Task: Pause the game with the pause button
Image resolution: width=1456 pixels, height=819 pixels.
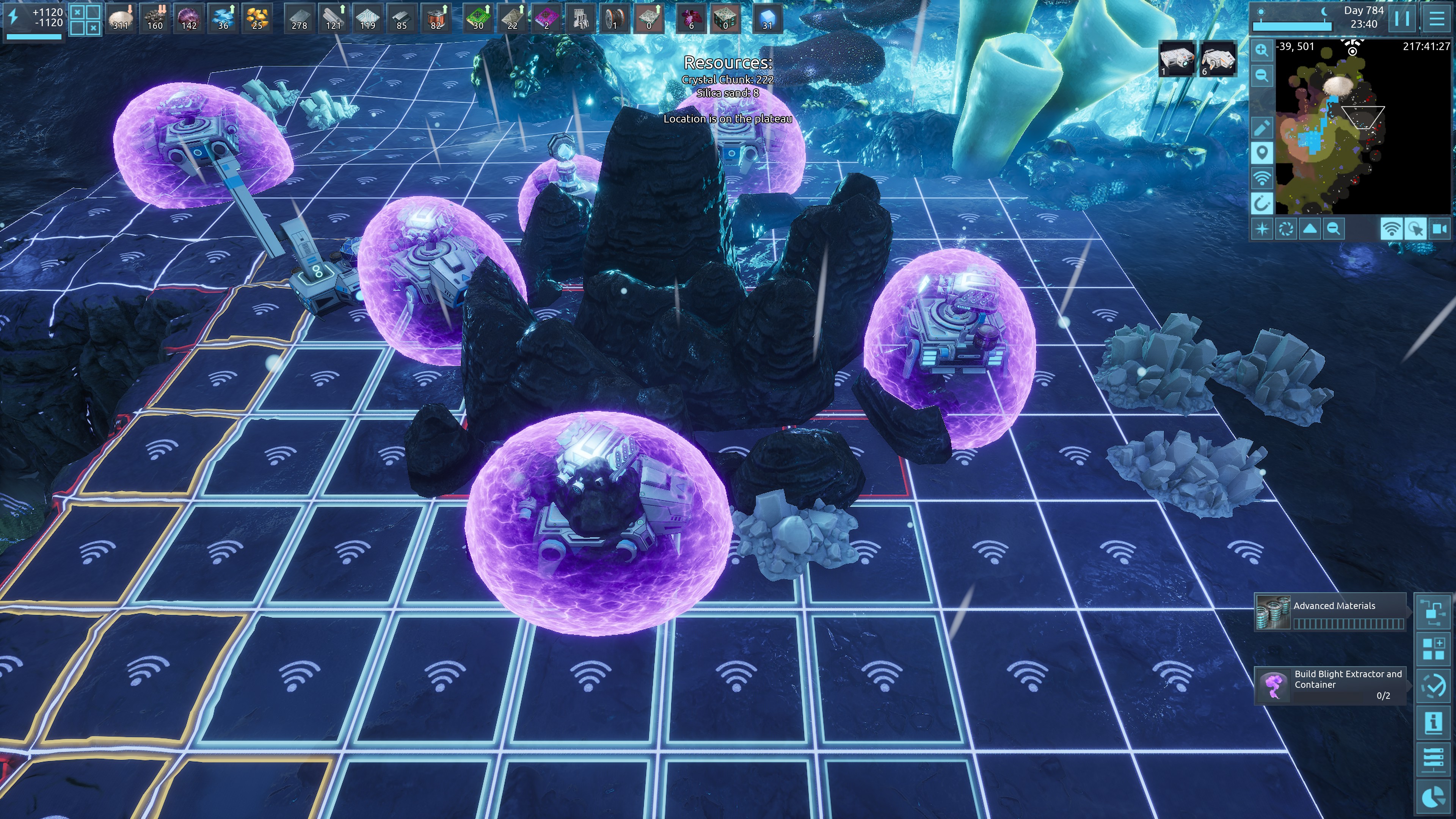Action: (1402, 19)
